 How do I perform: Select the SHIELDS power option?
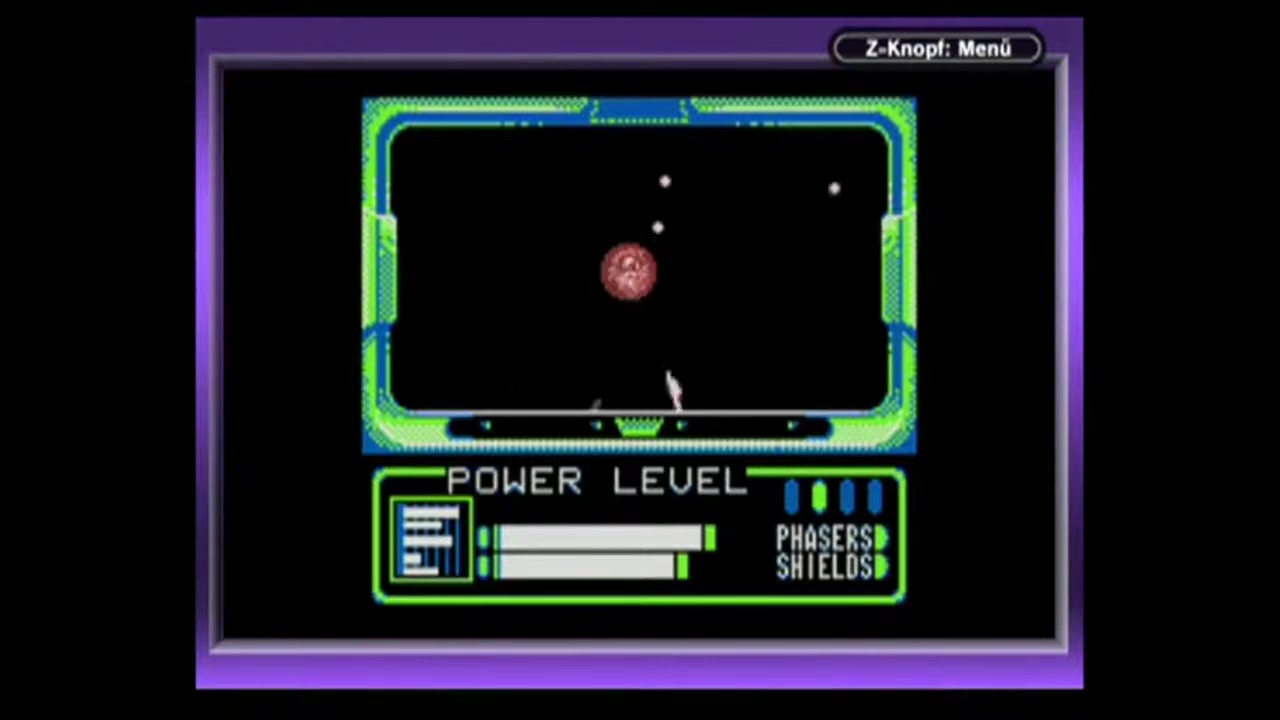tap(826, 567)
